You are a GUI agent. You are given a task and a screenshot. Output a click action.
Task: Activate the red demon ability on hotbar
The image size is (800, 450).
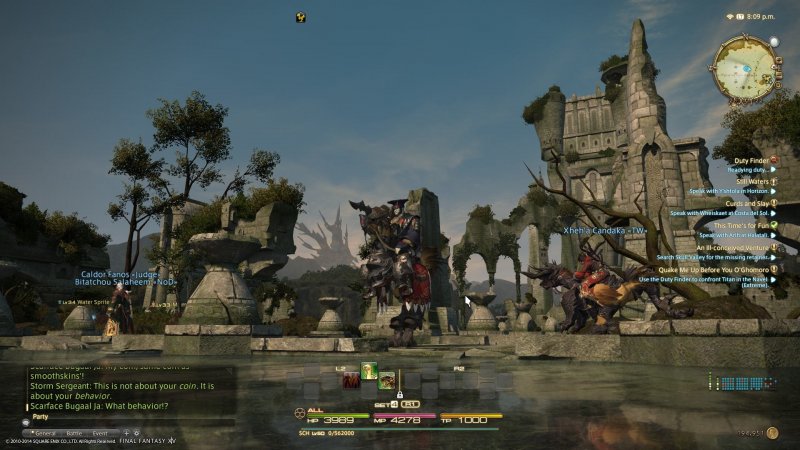tap(351, 380)
